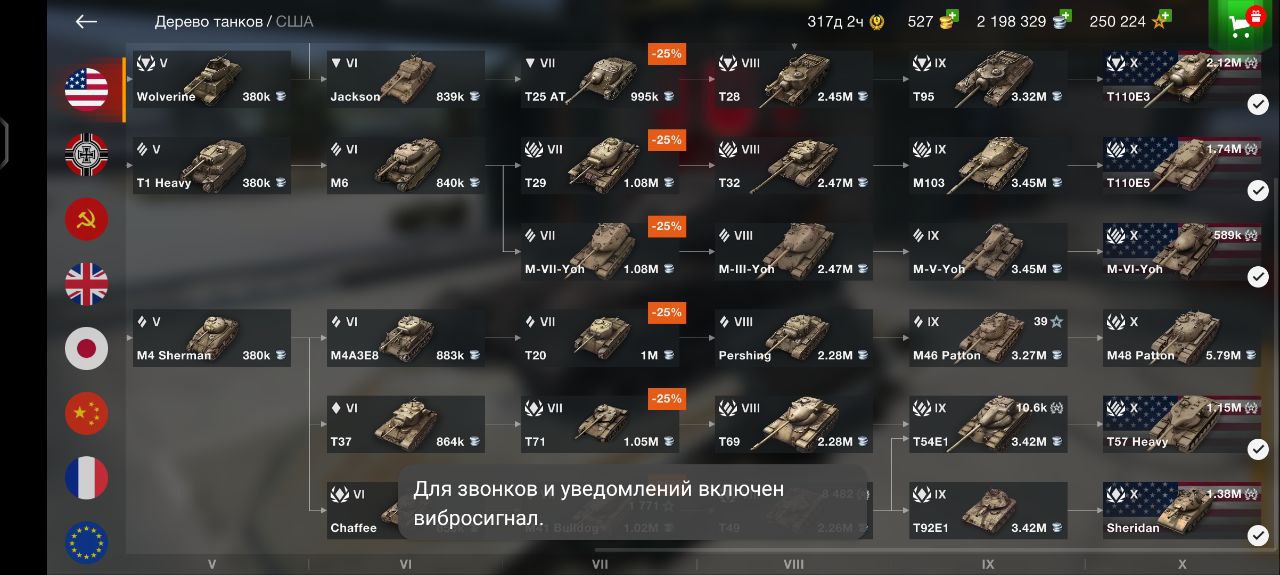Go back using the arrow button
Image resolution: width=1280 pixels, height=575 pixels.
pyautogui.click(x=86, y=22)
